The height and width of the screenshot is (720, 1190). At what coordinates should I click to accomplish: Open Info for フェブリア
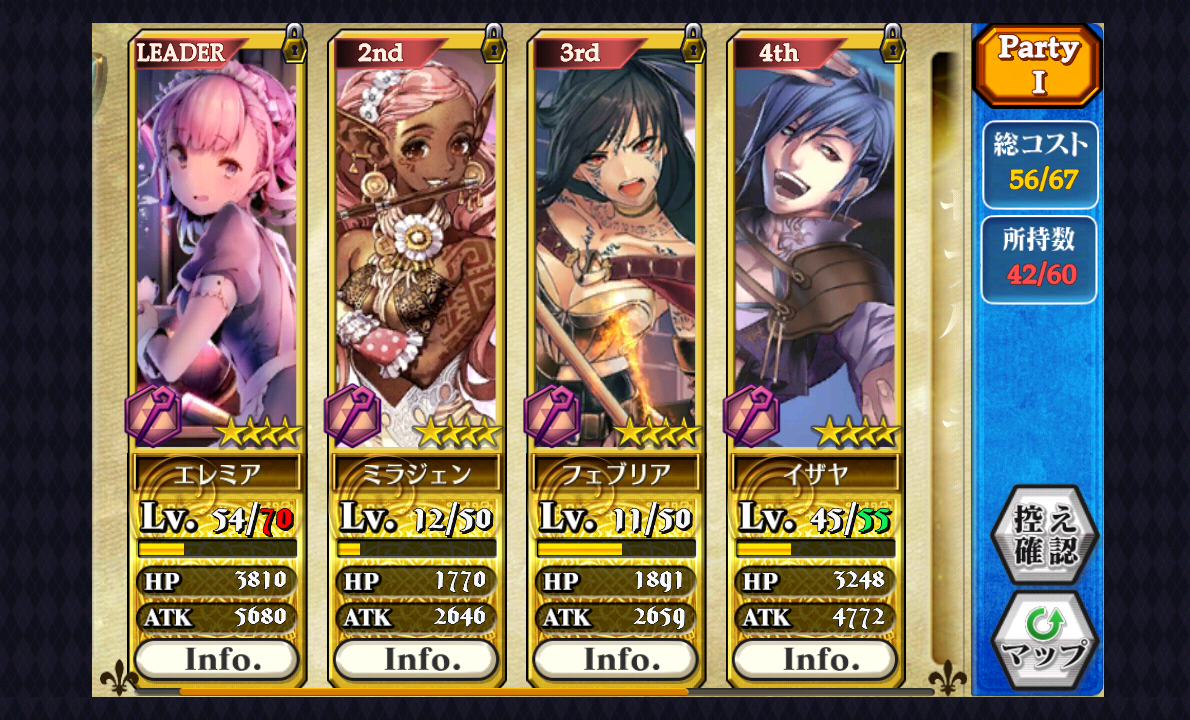615,660
